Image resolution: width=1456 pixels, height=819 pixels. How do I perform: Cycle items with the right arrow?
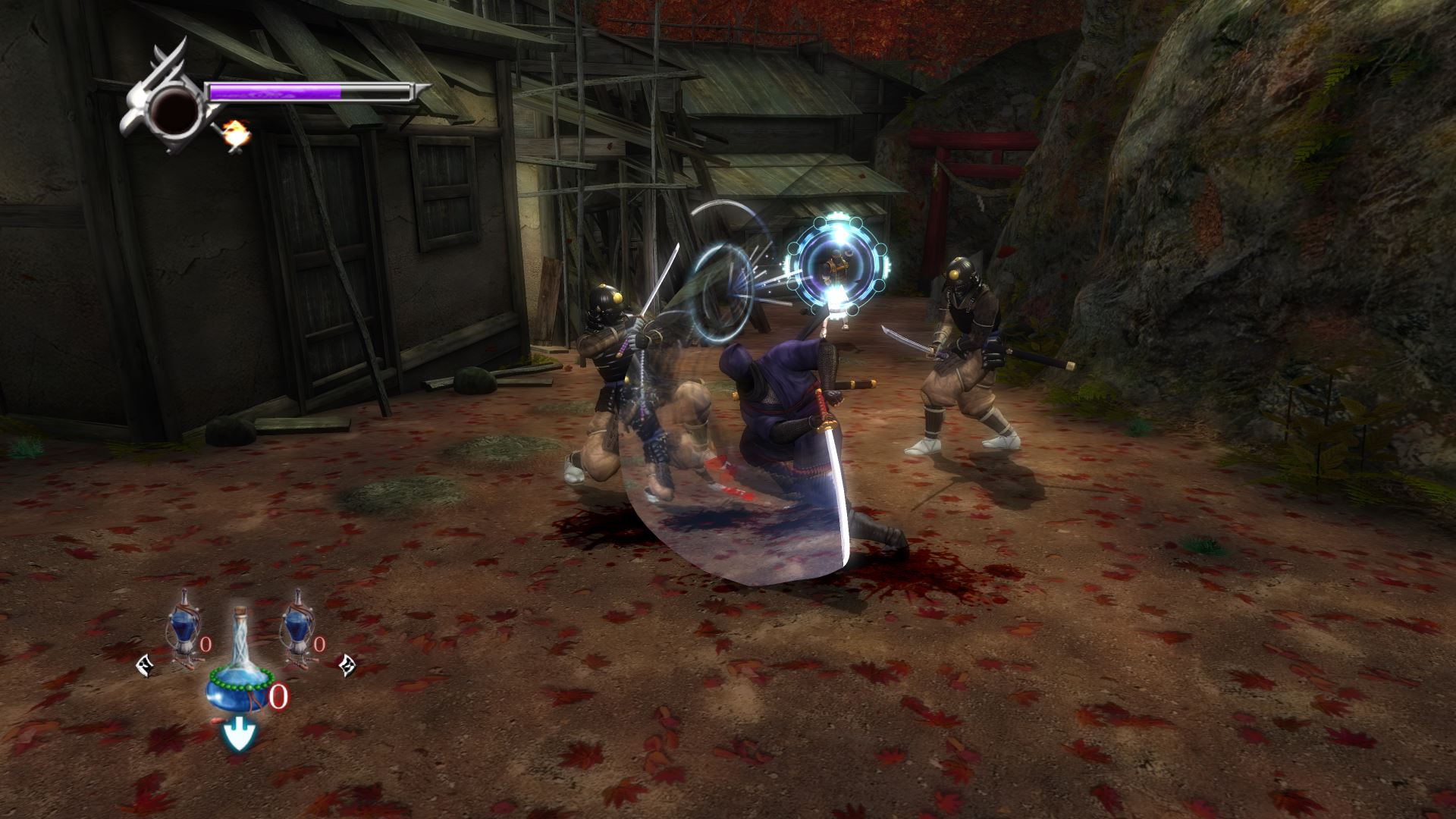[348, 666]
